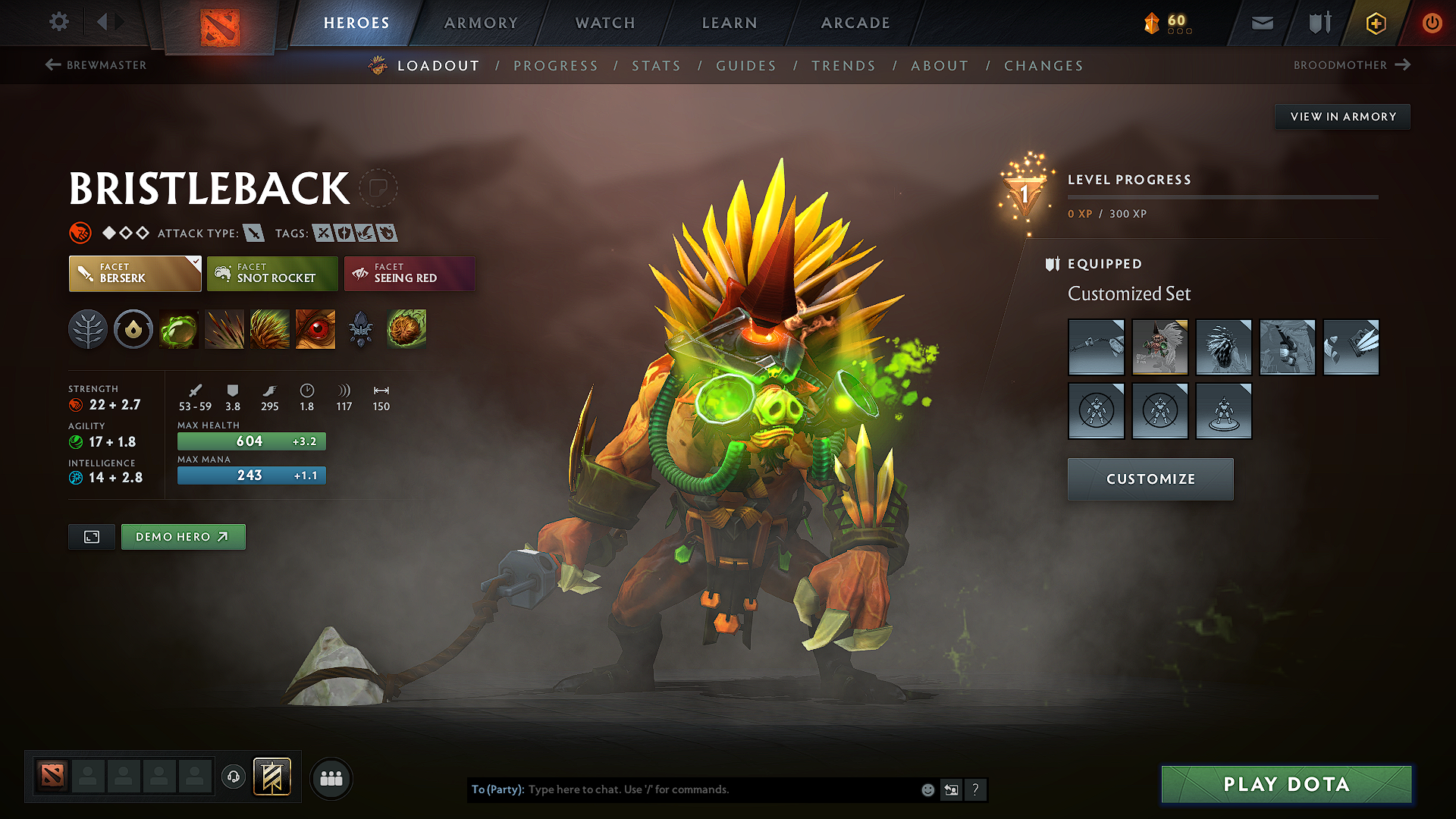
Task: Open the talent tree icon
Action: (88, 329)
